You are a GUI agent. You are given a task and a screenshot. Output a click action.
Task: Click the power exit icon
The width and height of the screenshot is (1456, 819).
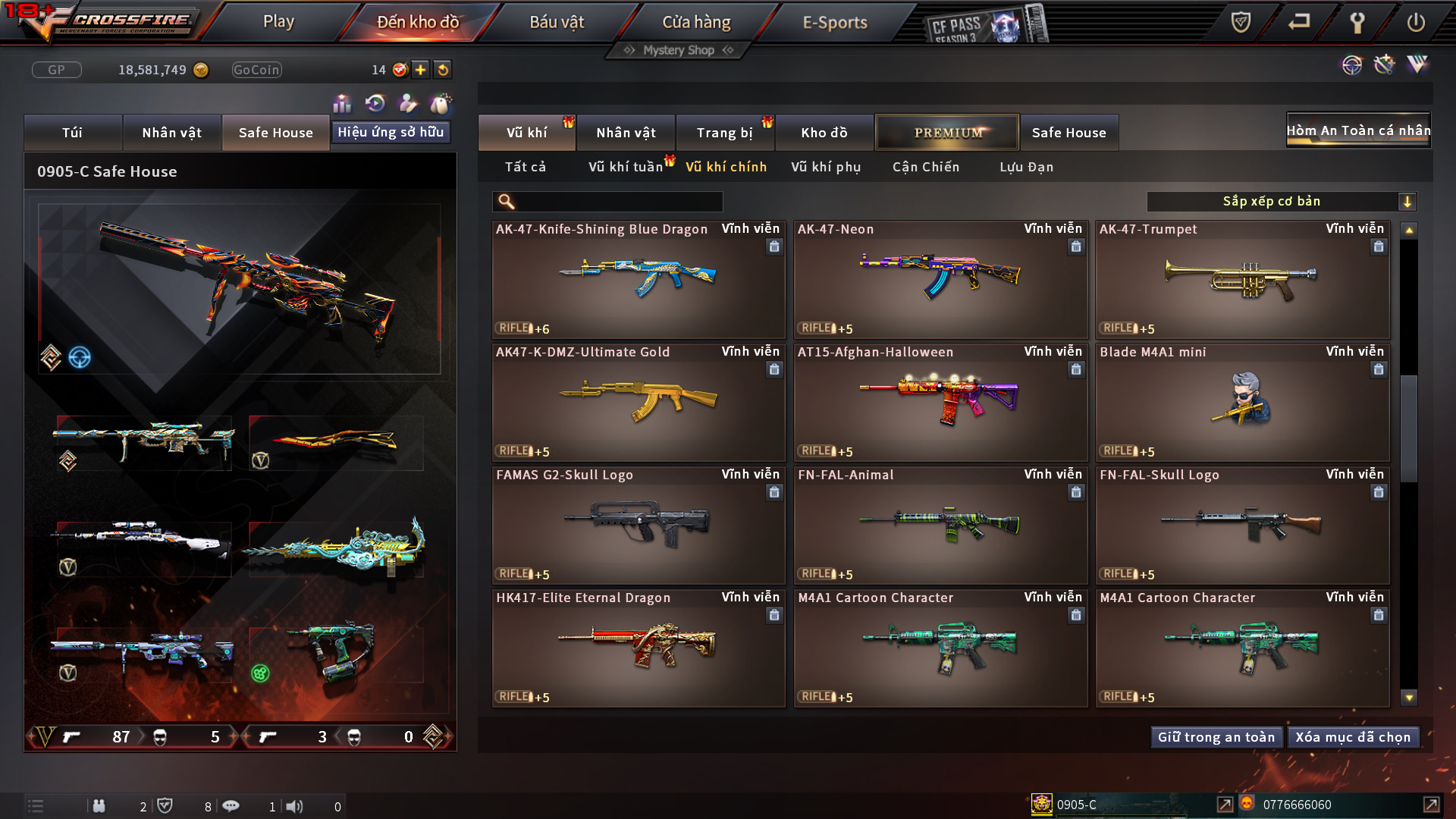click(1415, 22)
